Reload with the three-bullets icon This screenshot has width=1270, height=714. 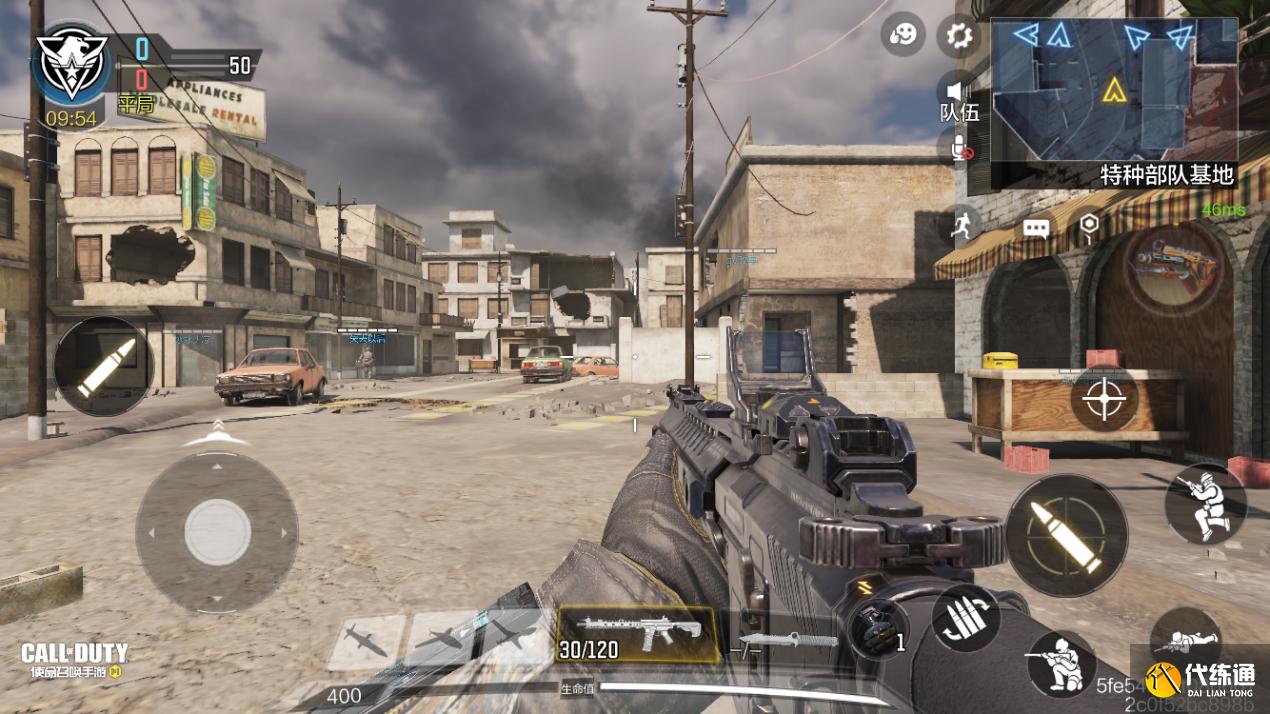point(966,617)
